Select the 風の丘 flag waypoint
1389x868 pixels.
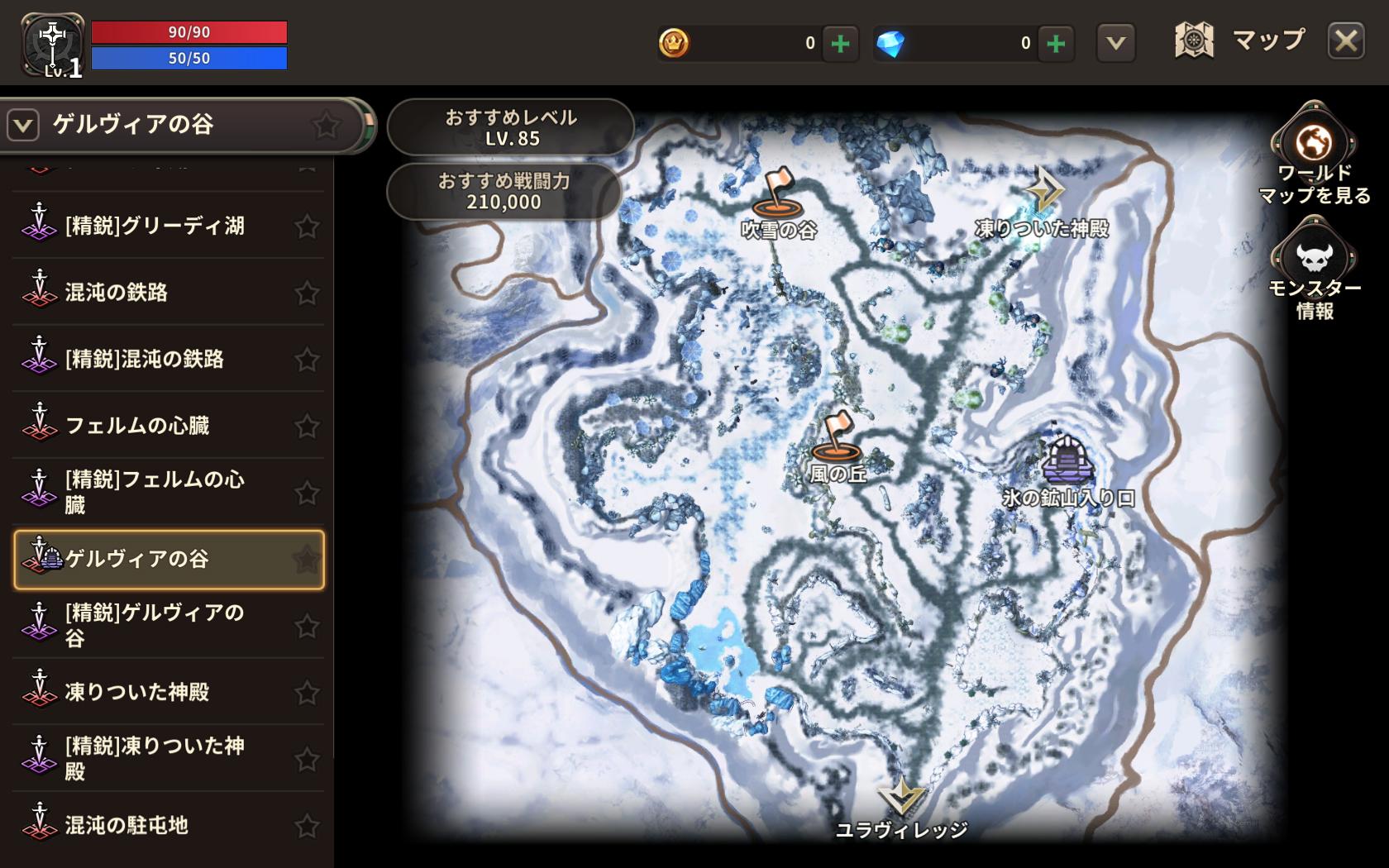(837, 438)
